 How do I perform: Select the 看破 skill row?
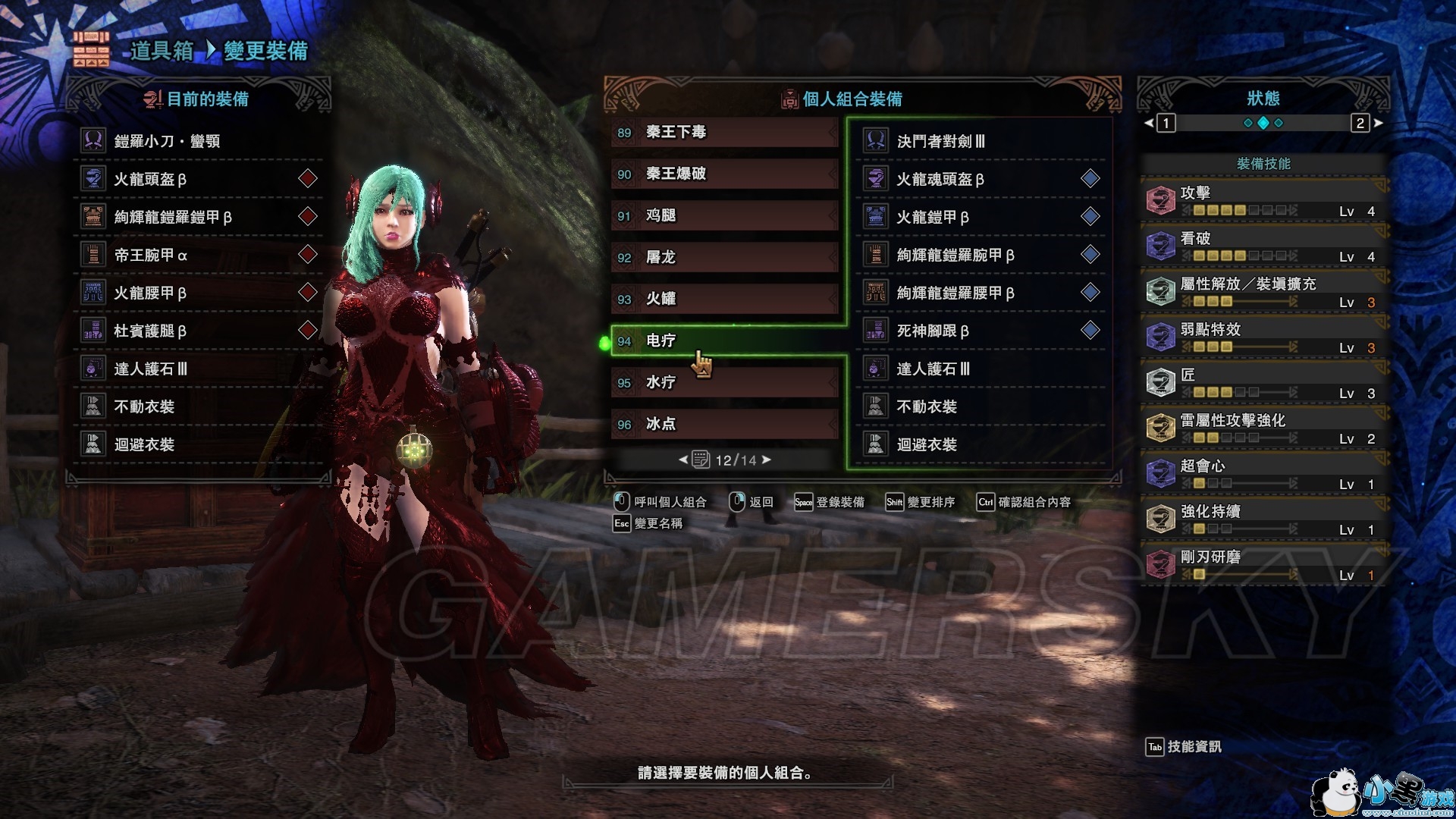1263,246
